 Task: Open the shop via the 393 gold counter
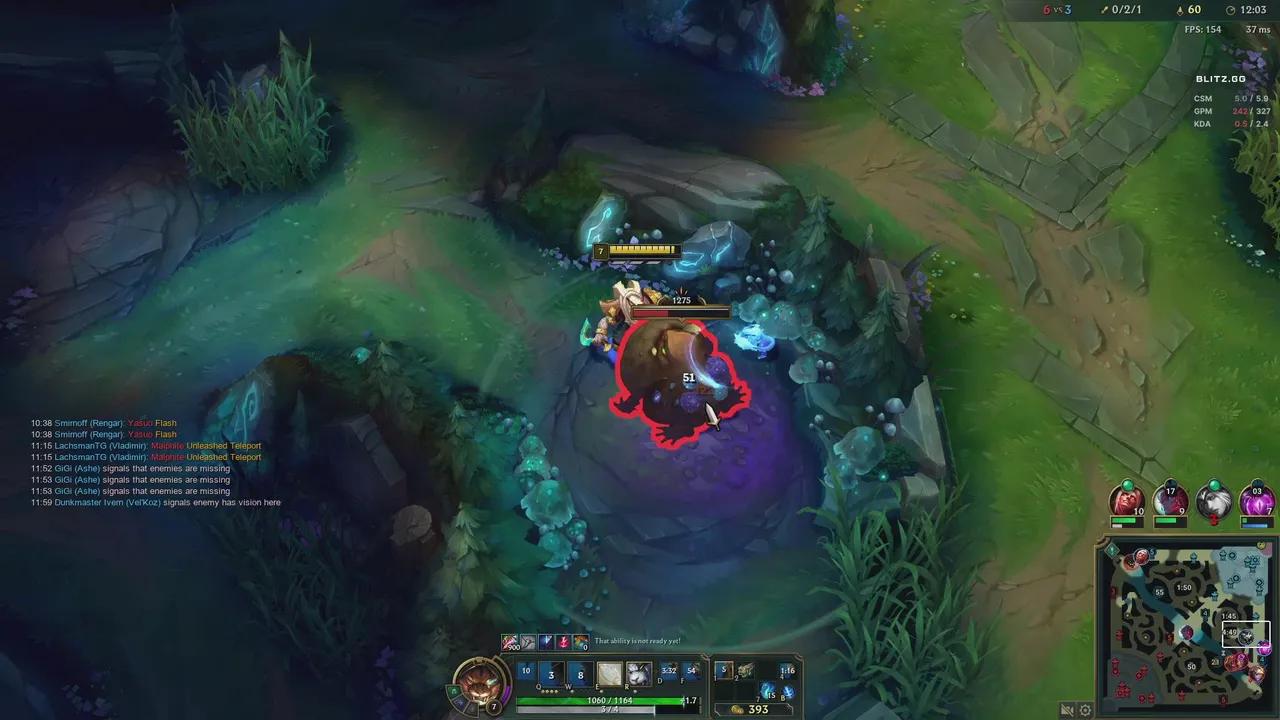click(757, 709)
